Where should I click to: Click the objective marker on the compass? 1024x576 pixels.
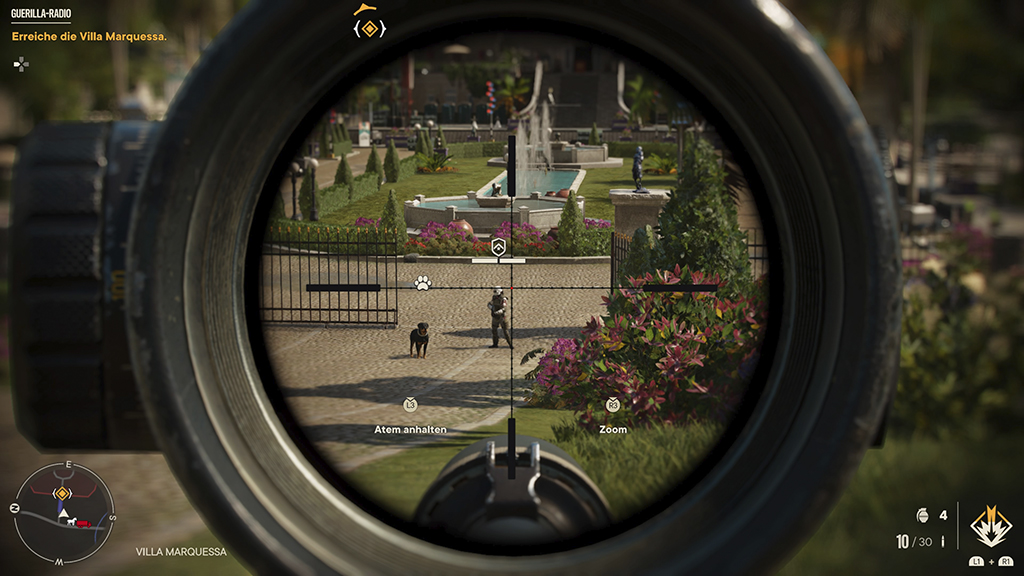coord(369,29)
